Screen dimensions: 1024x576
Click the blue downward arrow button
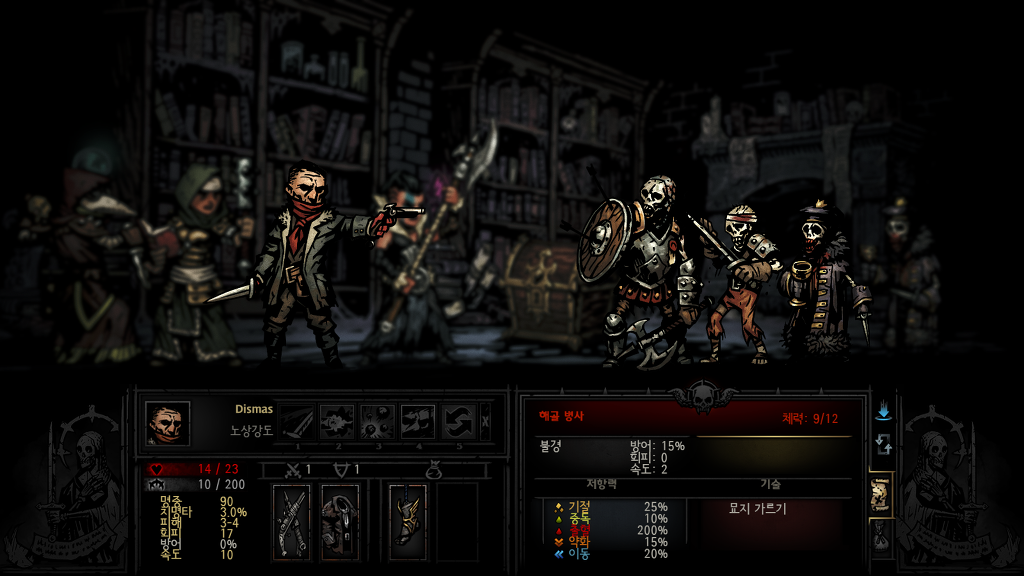coord(883,412)
